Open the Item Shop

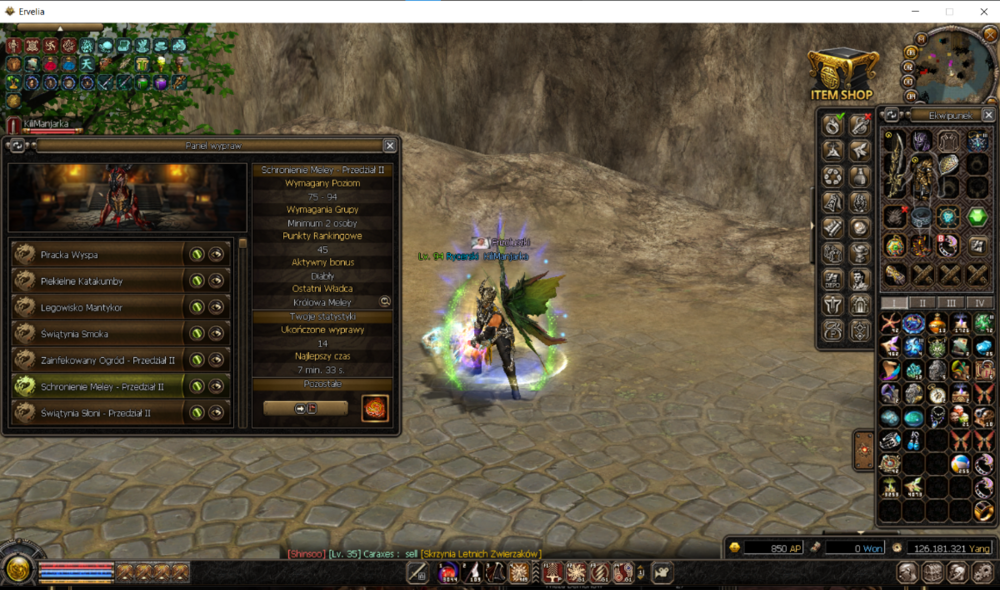pos(842,75)
